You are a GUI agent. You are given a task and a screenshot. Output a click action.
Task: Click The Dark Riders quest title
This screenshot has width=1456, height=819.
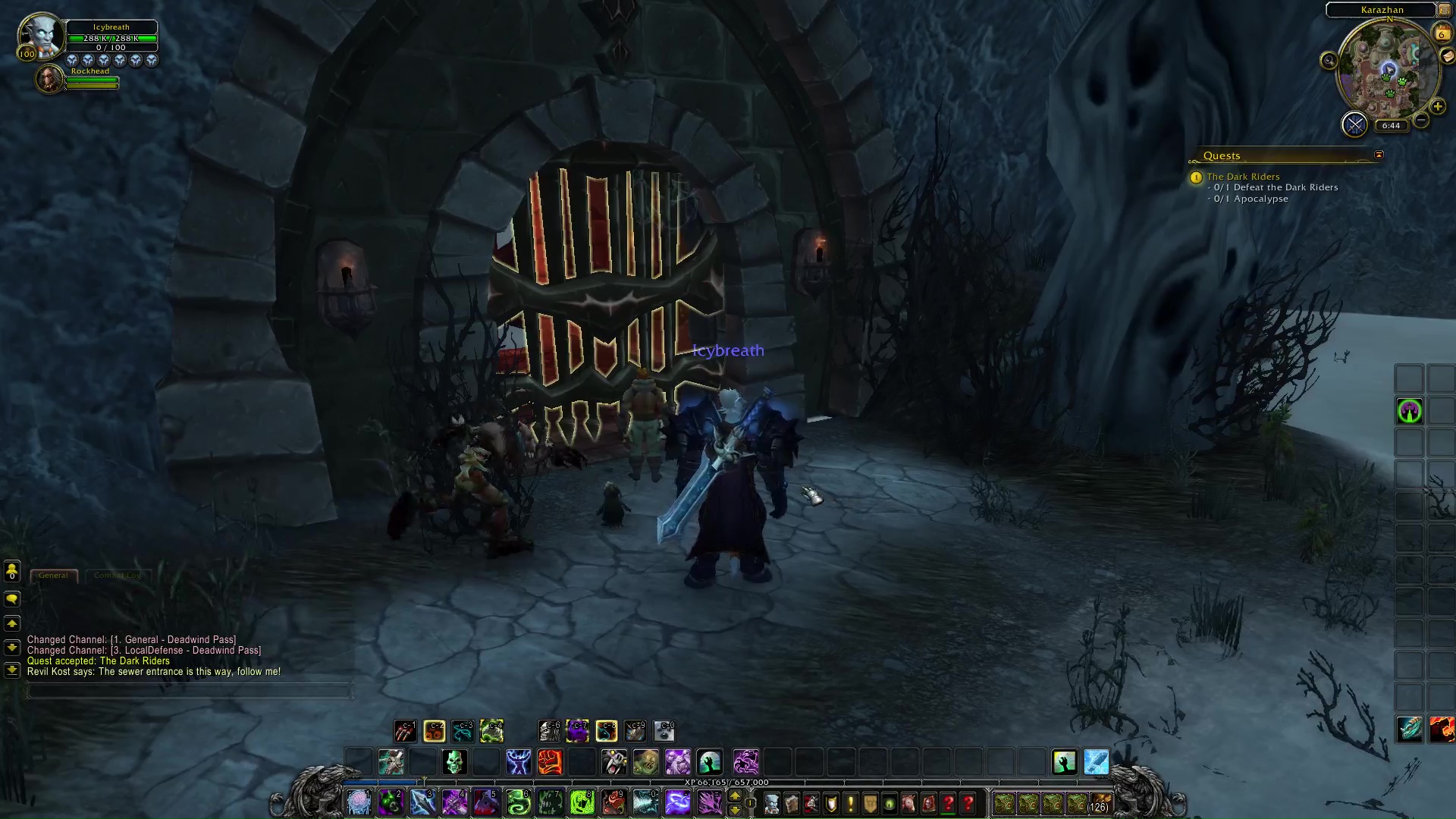click(x=1244, y=176)
